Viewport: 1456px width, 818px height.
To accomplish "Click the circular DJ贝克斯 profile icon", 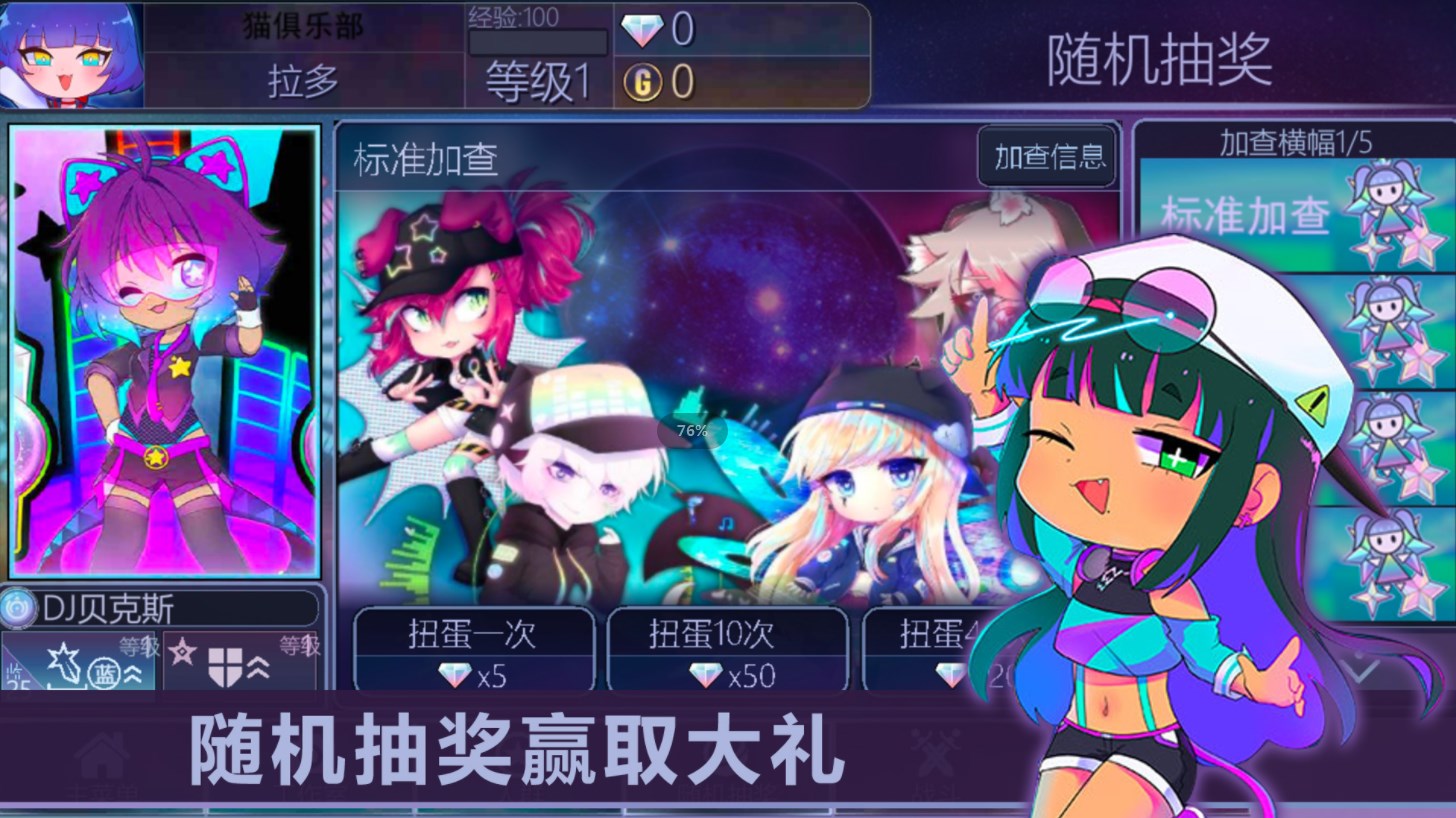I will [17, 607].
